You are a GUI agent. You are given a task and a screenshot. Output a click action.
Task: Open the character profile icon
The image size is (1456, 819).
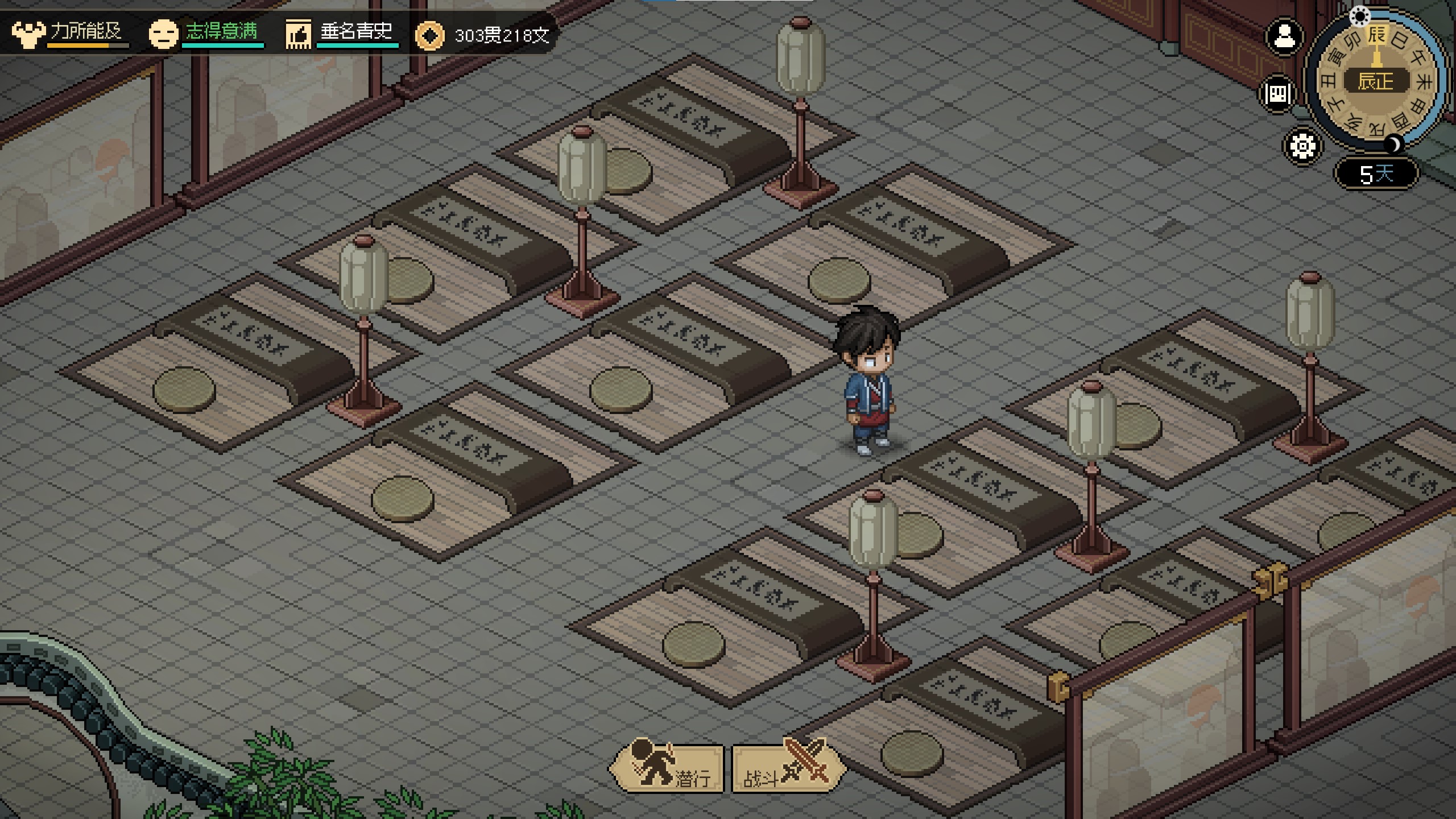click(1284, 37)
